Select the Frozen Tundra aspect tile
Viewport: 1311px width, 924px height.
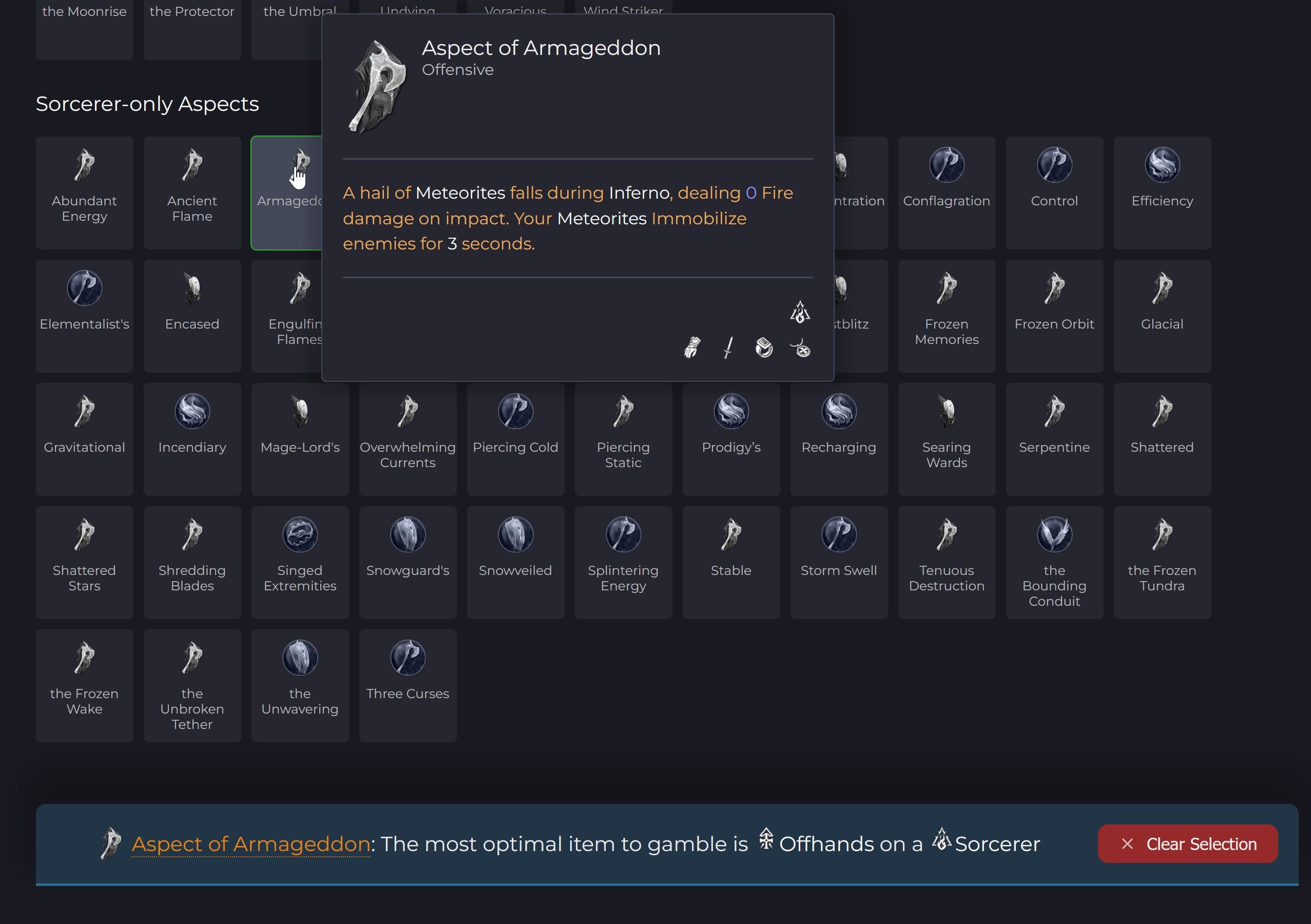pos(1162,562)
